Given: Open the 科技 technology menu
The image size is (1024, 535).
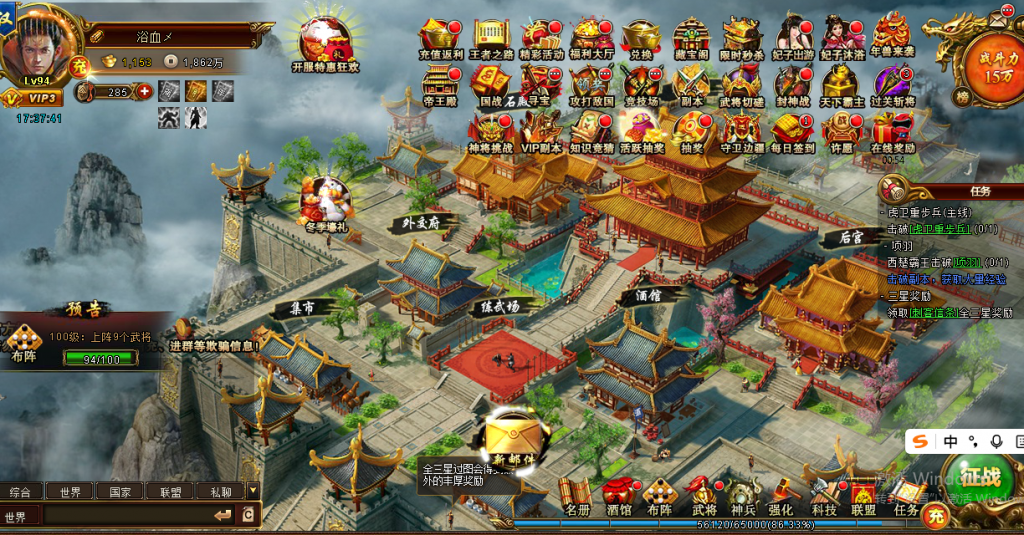Looking at the screenshot, I should (823, 497).
